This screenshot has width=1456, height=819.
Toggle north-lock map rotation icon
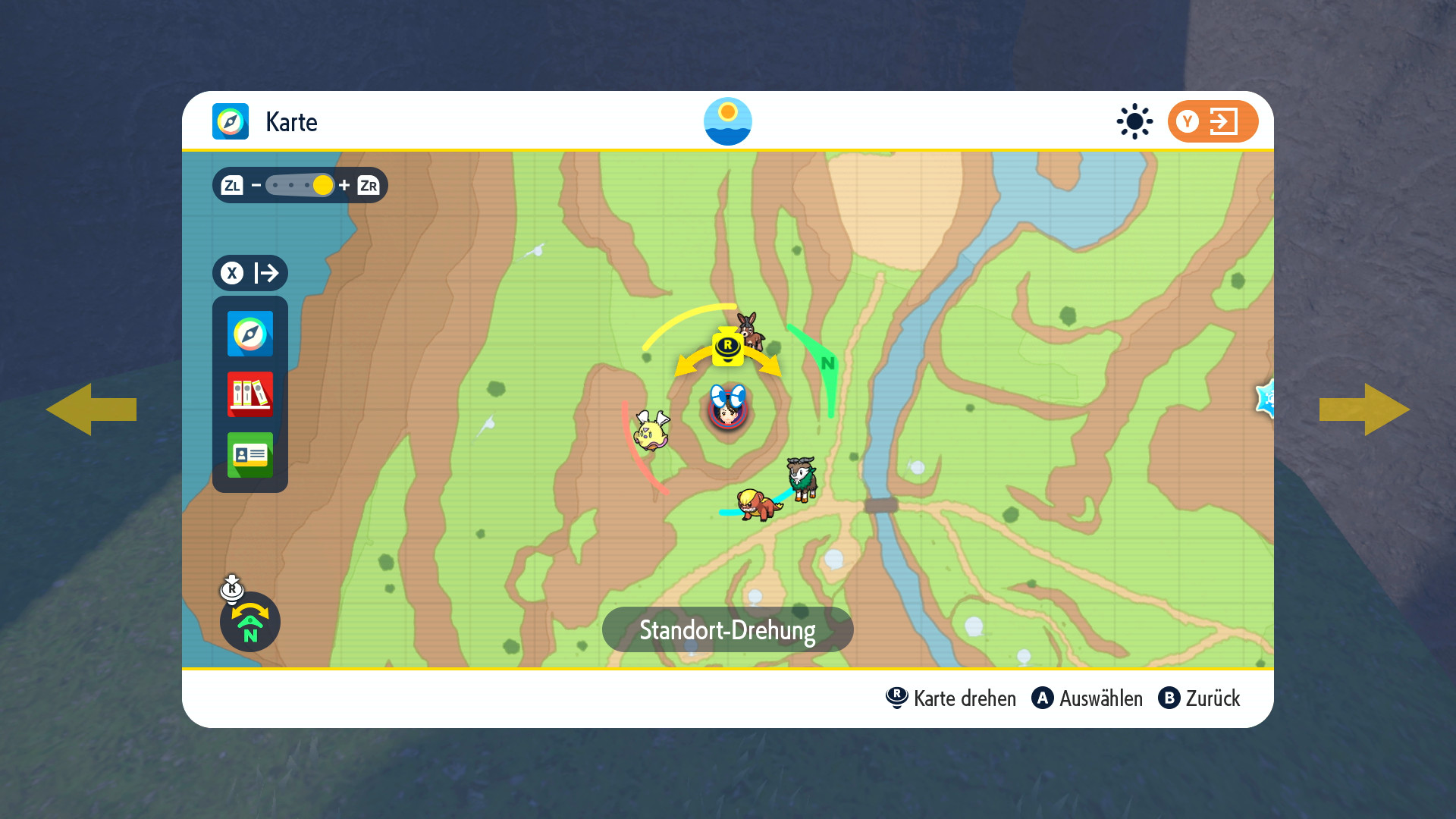[x=250, y=622]
